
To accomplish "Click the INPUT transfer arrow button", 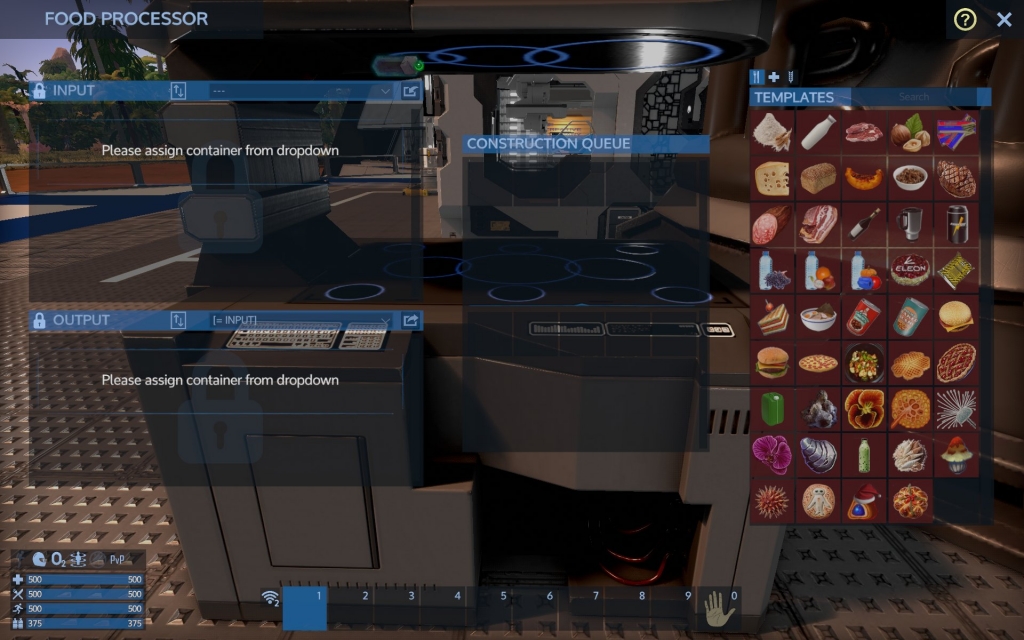I will [x=410, y=91].
